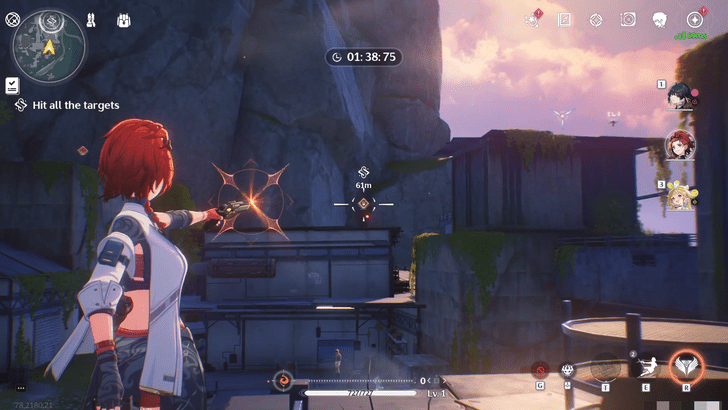The image size is (728, 410).
Task: Switch to the dark-haired first party member
Action: point(681,99)
